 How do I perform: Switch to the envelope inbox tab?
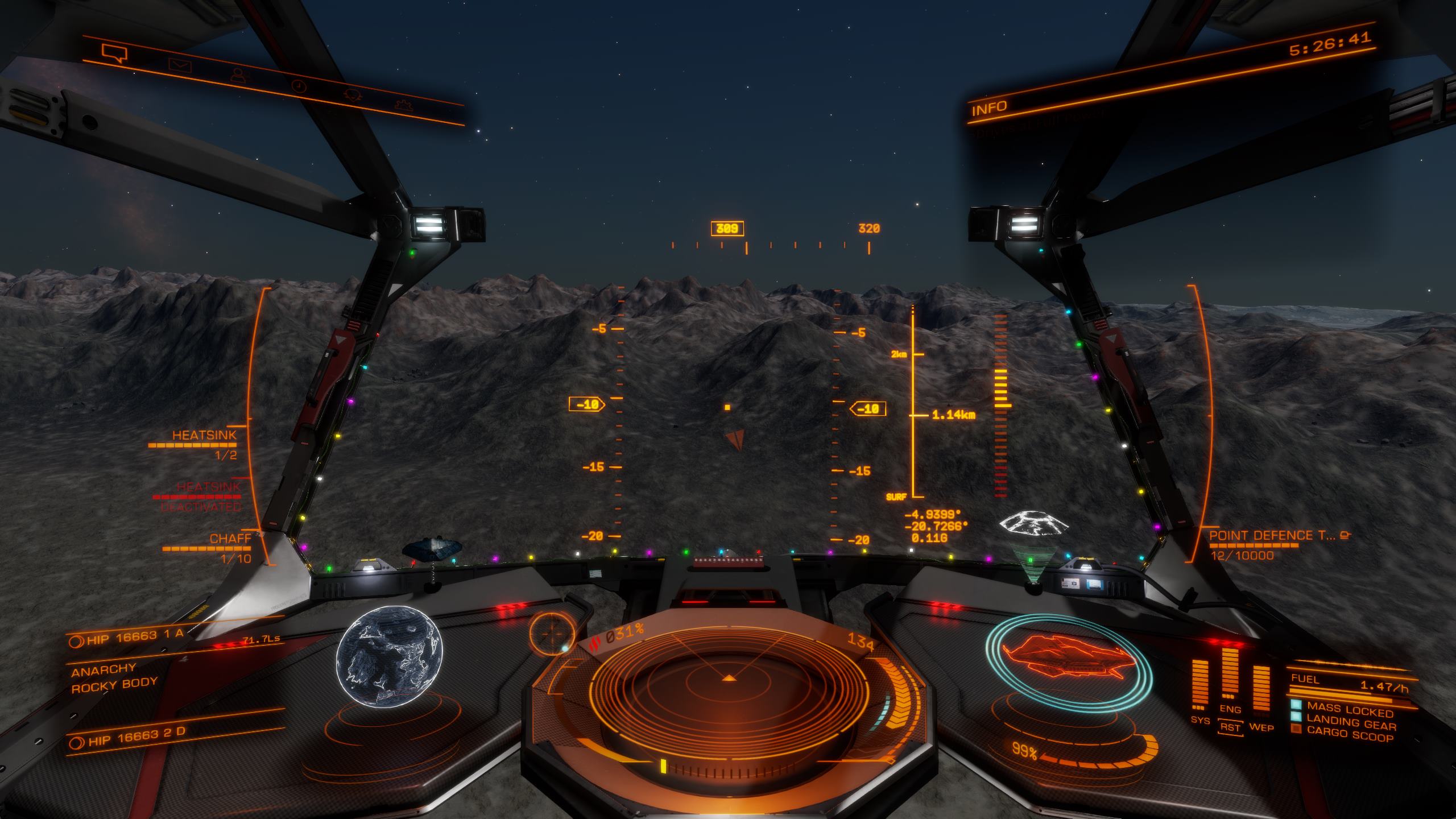click(180, 65)
